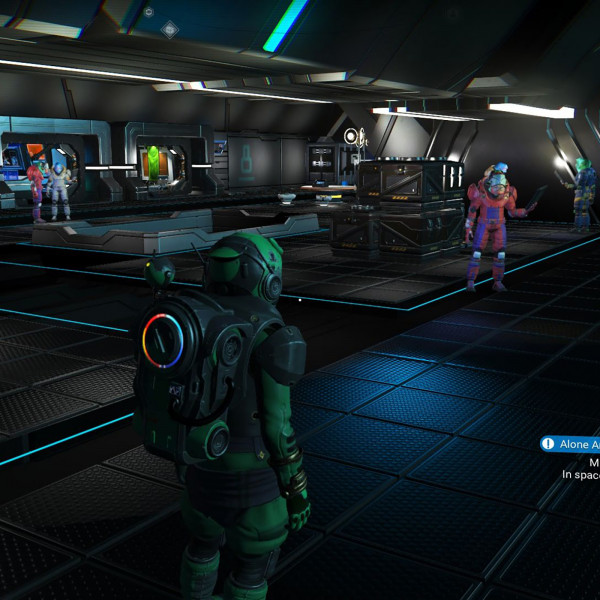Select the diamond-shaped waypoint marker
This screenshot has height=600, width=600.
[169, 30]
